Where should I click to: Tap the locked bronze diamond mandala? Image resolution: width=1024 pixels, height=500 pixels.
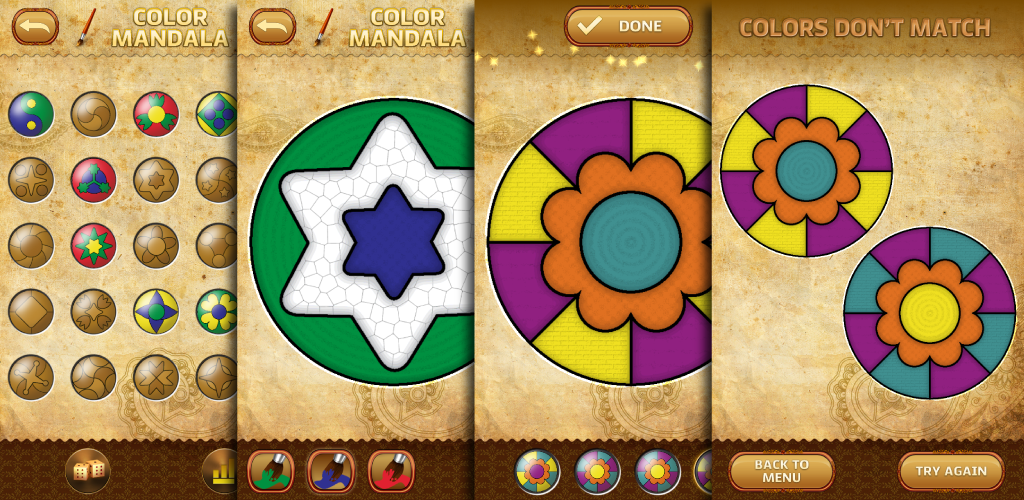31,312
